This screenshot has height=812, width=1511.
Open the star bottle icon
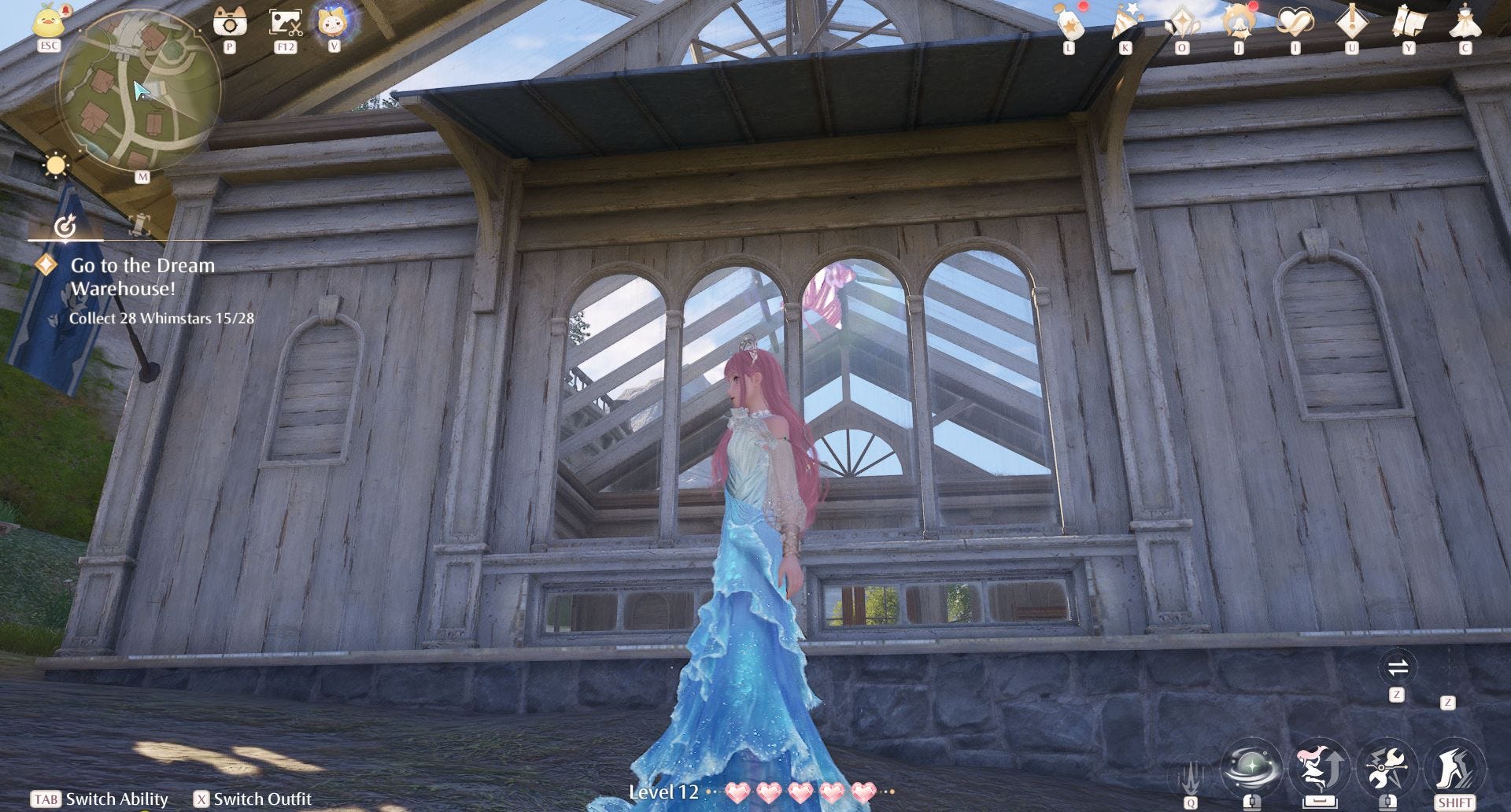1070,24
